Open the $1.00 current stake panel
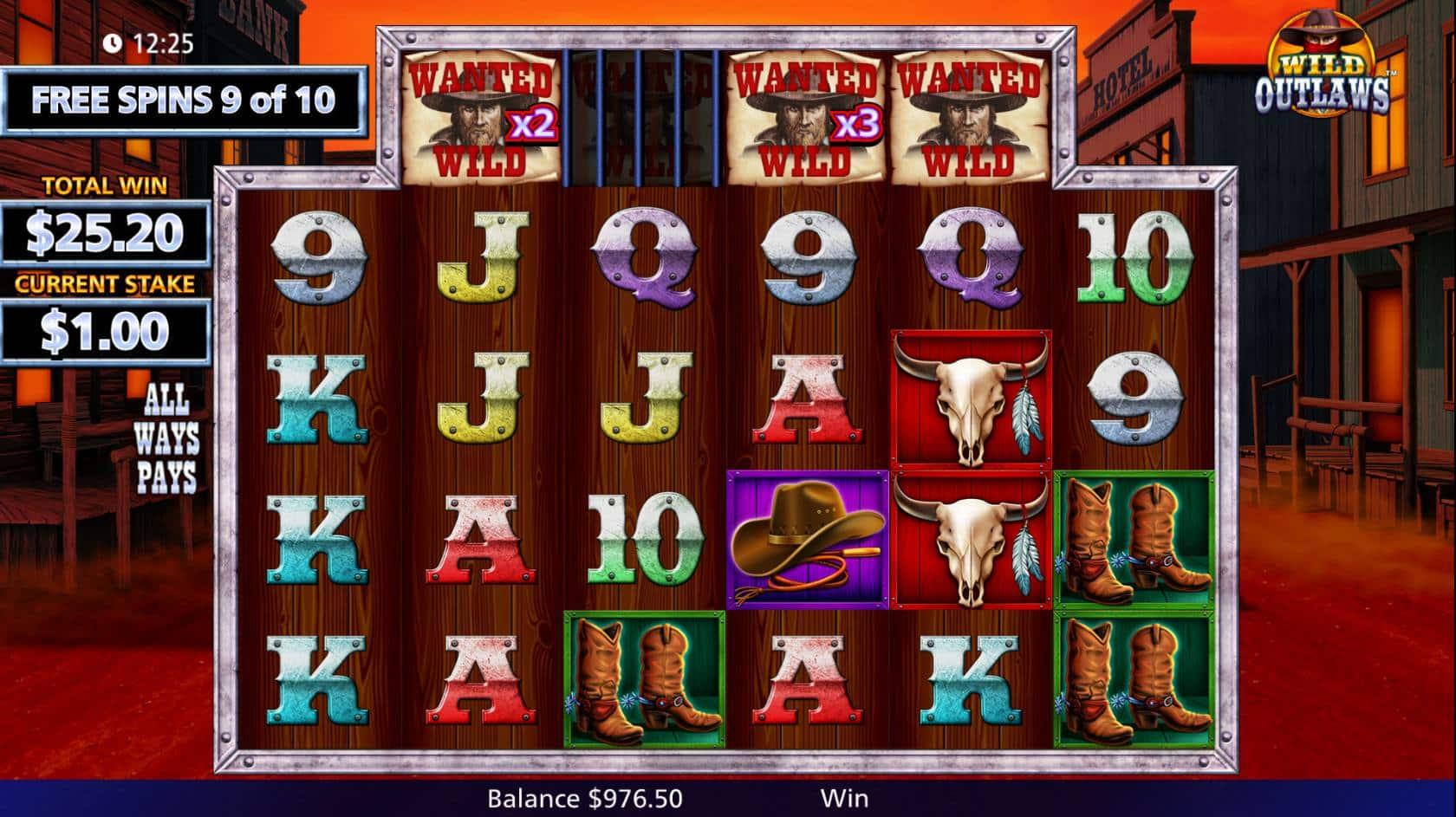The width and height of the screenshot is (1456, 817). point(105,331)
